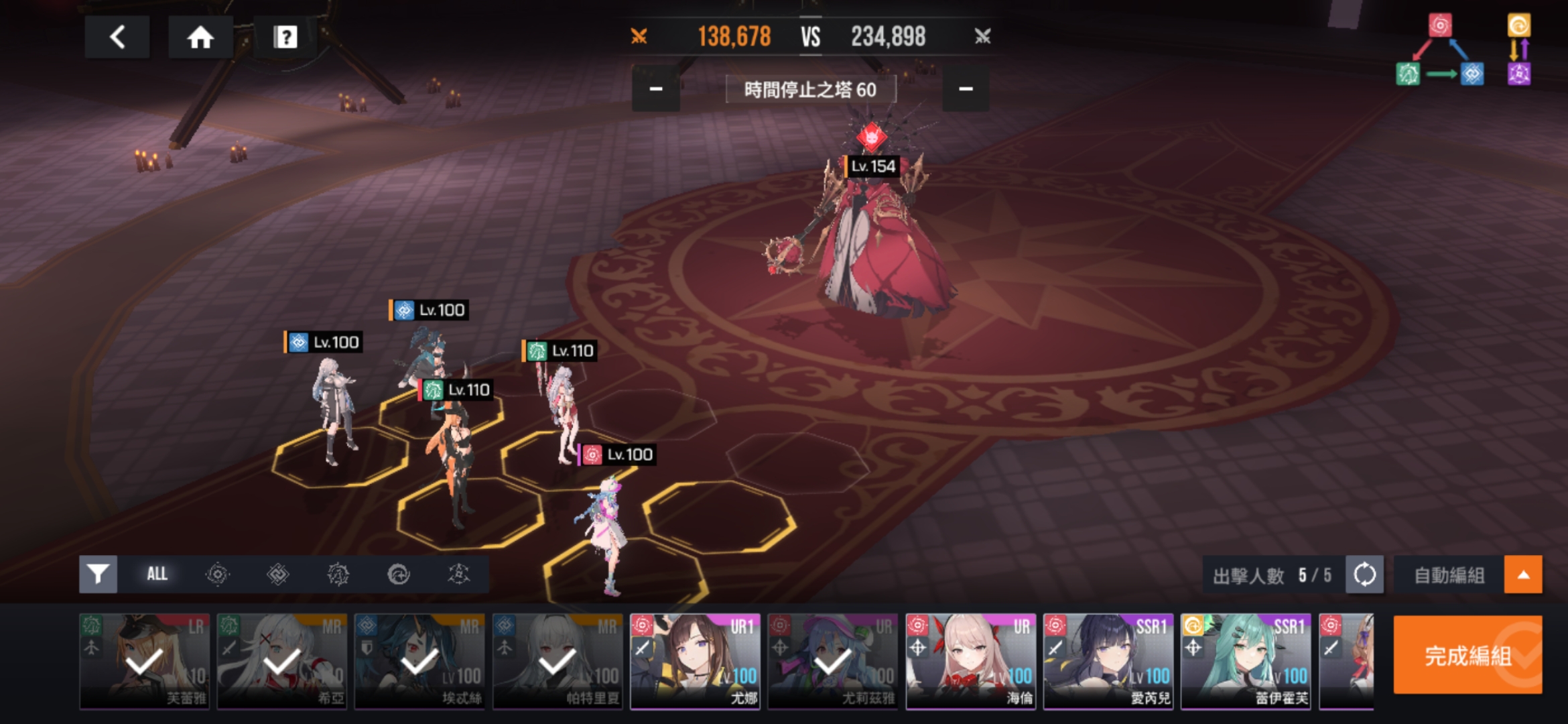
Task: Expand the orange arrow beside 自動編組
Action: pos(1522,575)
